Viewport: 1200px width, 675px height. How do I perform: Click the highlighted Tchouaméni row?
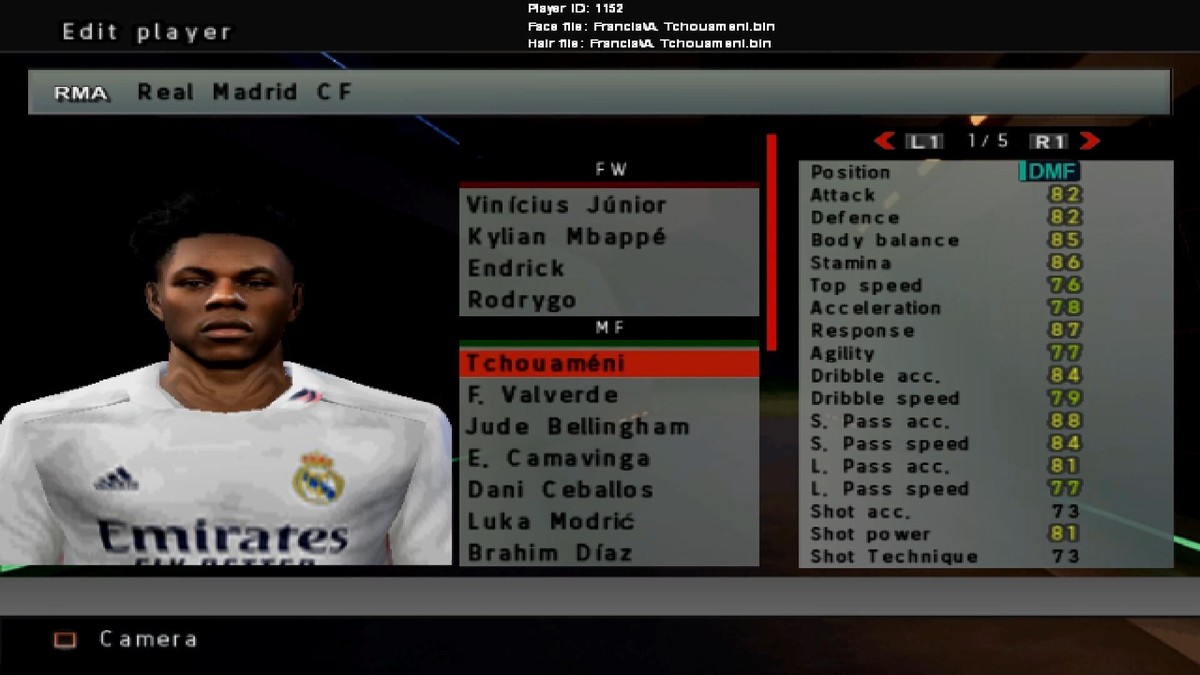tap(608, 363)
